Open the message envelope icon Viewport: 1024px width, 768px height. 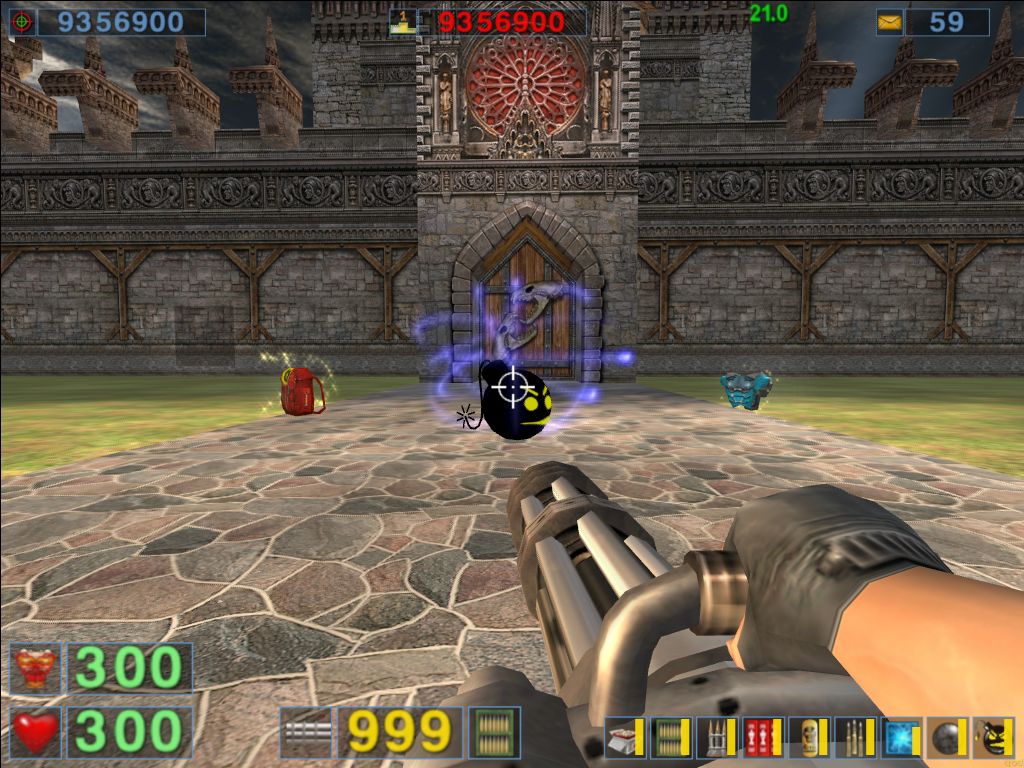click(890, 22)
